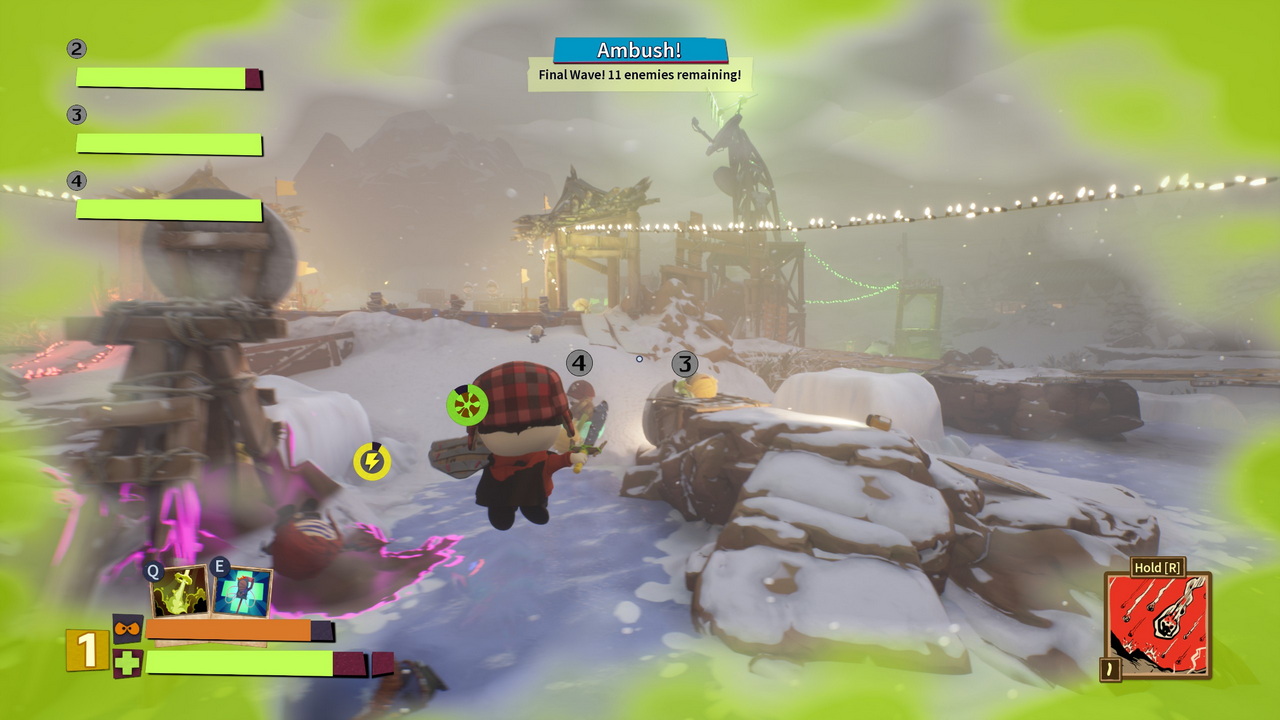Select the yellow lightning bolt status icon

372,461
